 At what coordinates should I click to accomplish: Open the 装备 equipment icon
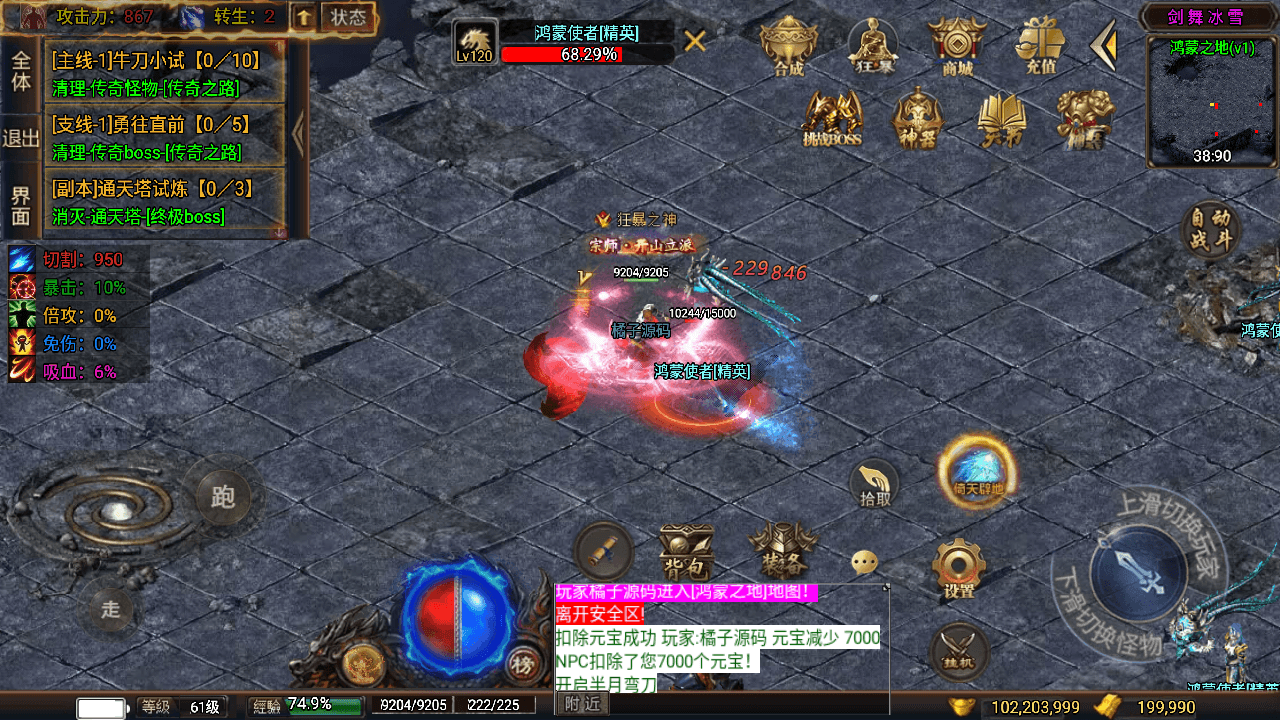783,548
